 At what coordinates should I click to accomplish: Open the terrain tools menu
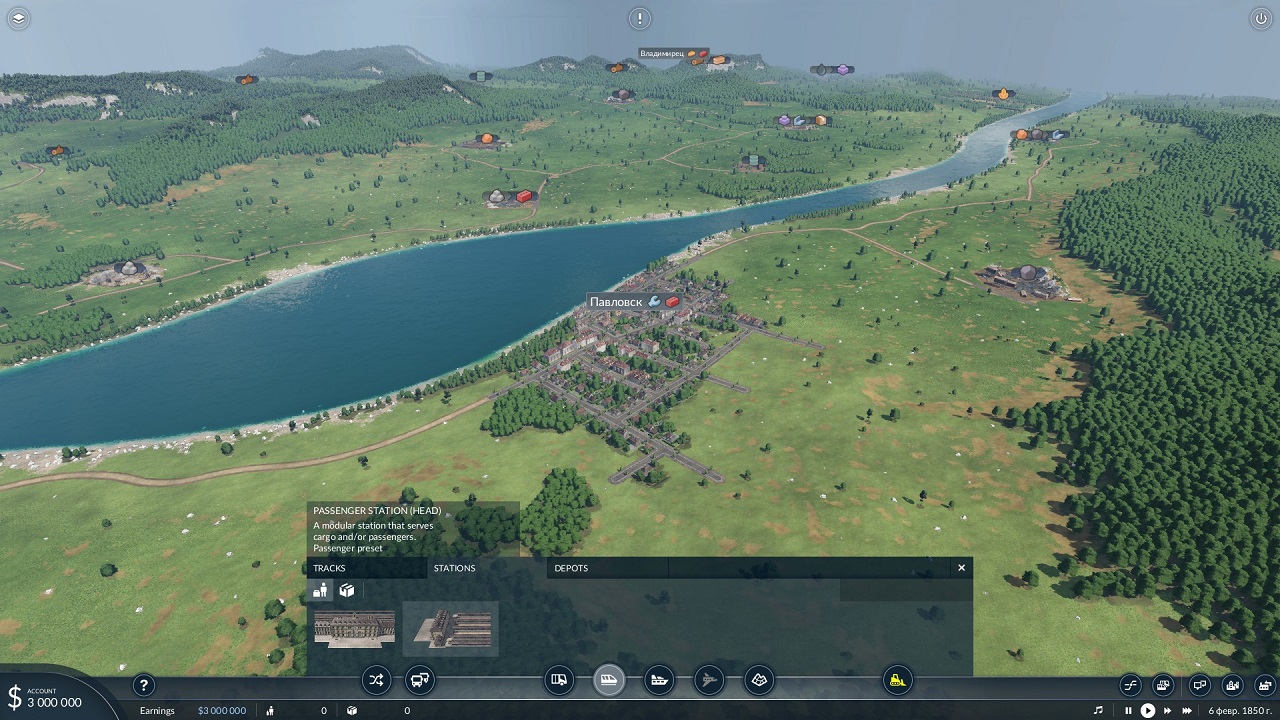point(759,681)
